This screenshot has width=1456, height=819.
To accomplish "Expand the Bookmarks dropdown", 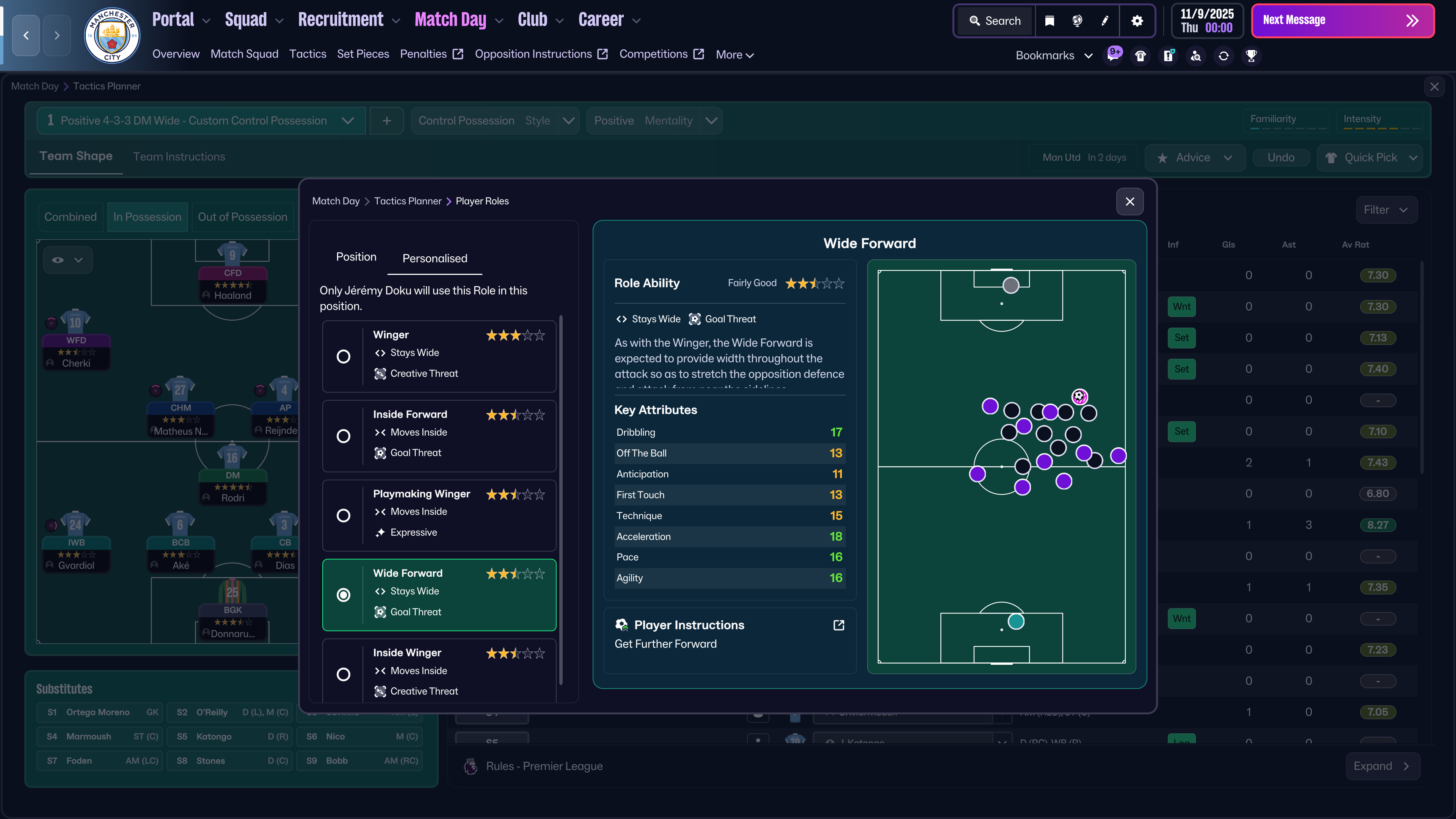I will click(x=1054, y=55).
